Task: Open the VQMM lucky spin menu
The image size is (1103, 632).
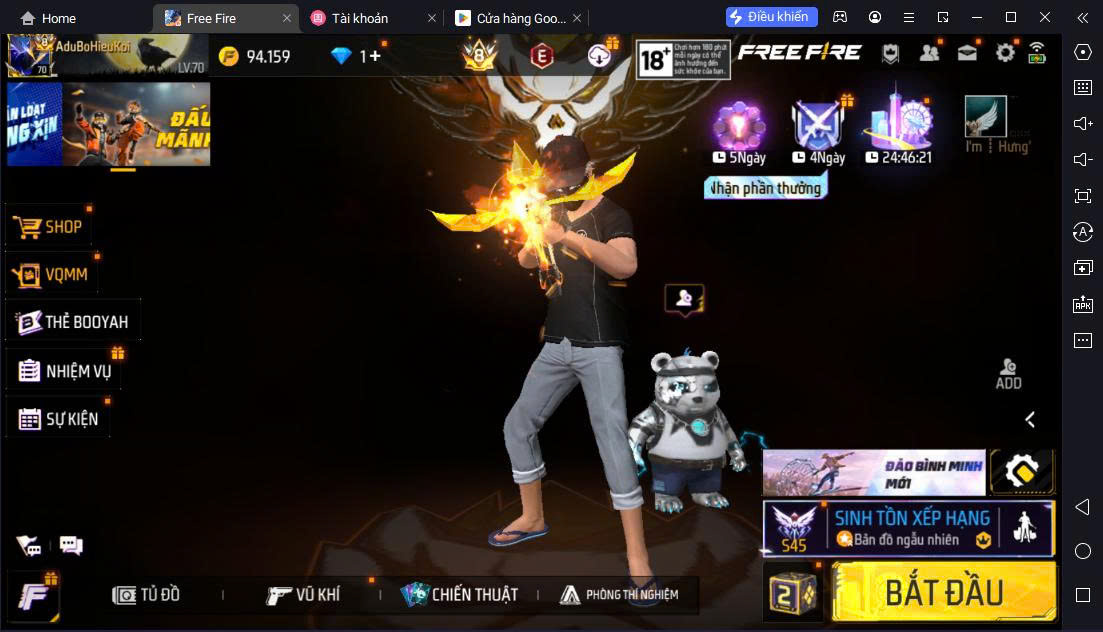Action: click(x=53, y=274)
